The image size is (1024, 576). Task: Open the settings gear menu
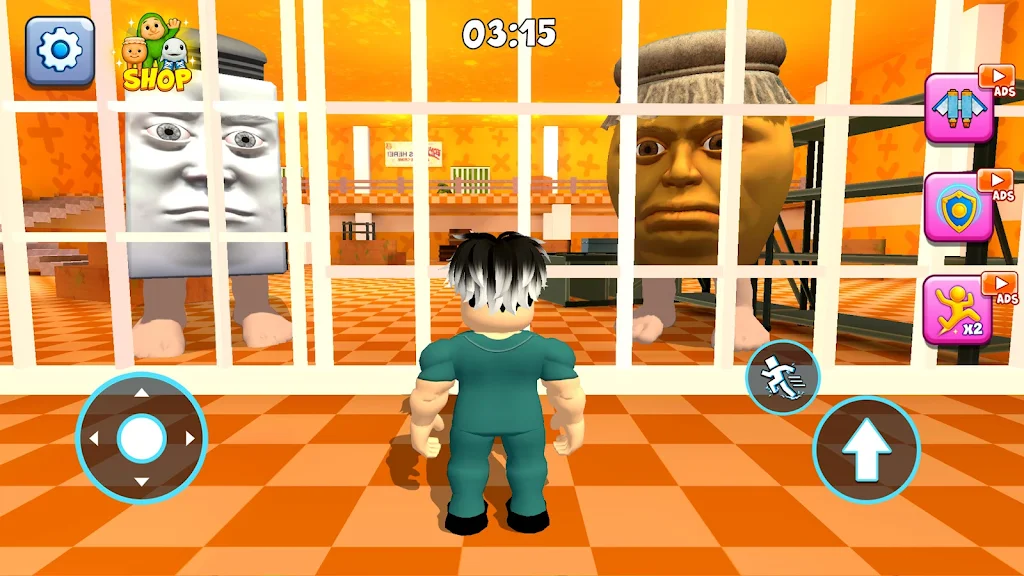click(60, 51)
